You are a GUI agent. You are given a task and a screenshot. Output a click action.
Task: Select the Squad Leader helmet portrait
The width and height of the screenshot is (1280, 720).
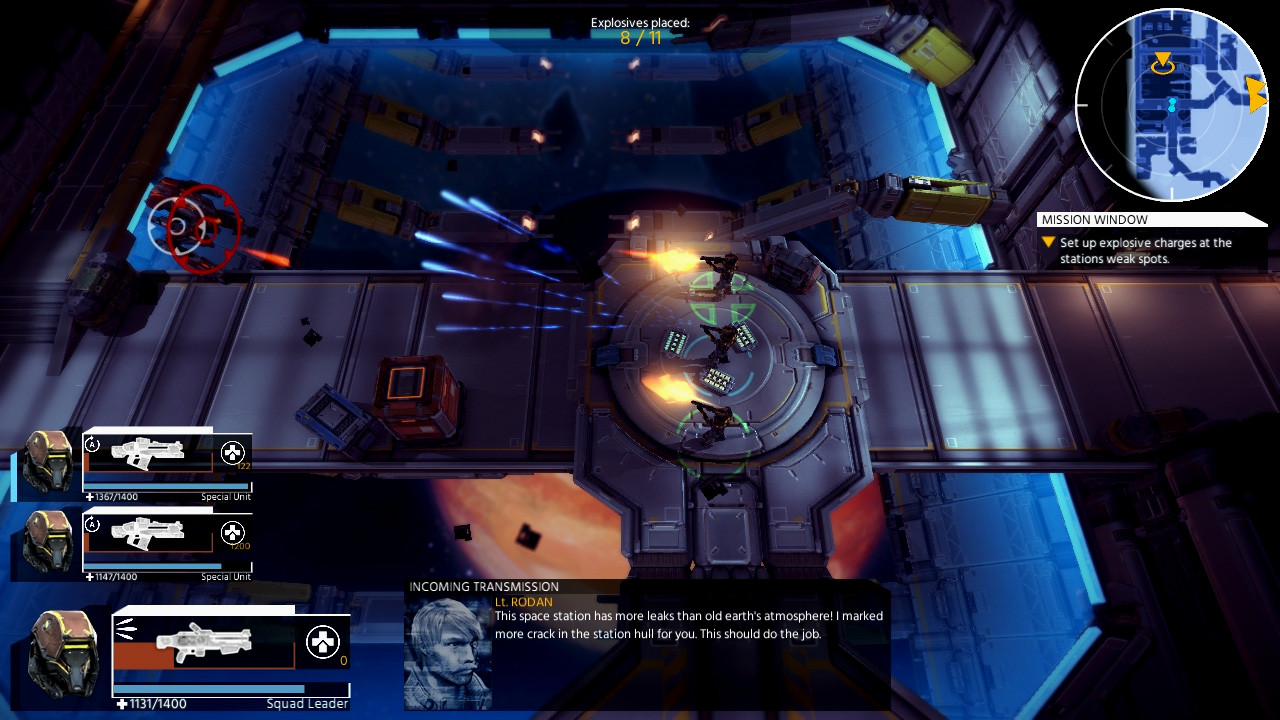64,653
